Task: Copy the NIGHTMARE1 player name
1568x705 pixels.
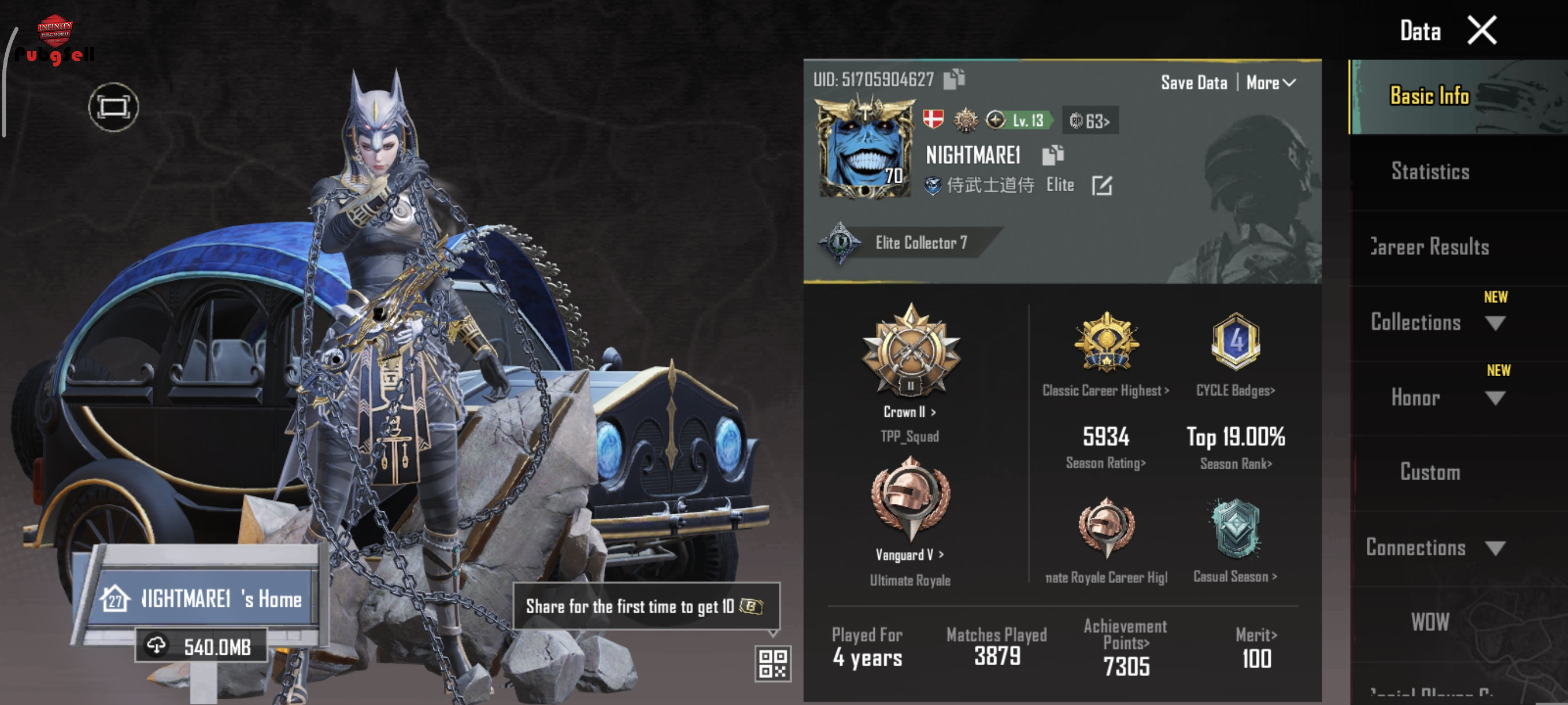Action: (1052, 155)
